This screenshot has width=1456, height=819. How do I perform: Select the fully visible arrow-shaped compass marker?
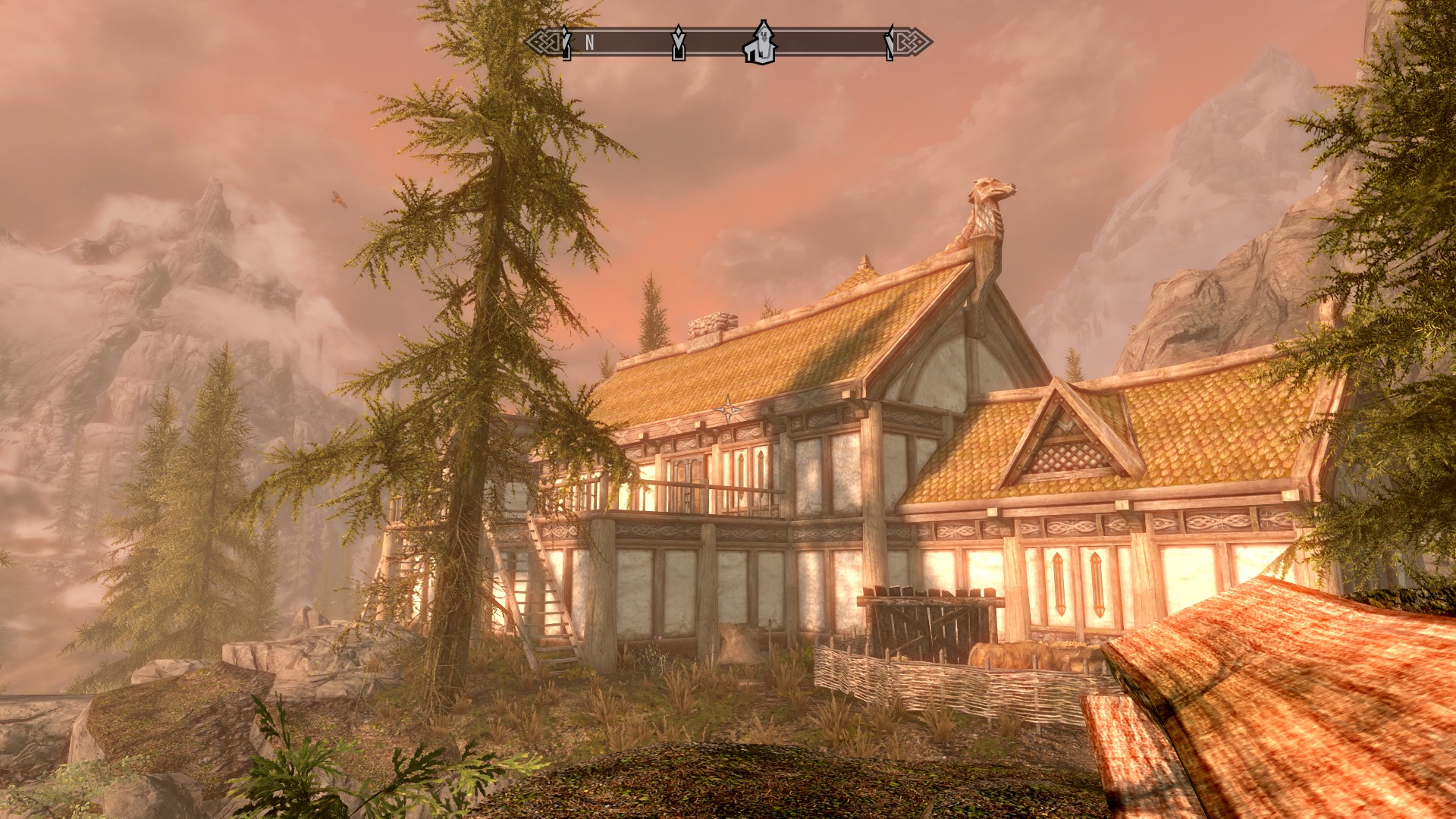(x=679, y=43)
